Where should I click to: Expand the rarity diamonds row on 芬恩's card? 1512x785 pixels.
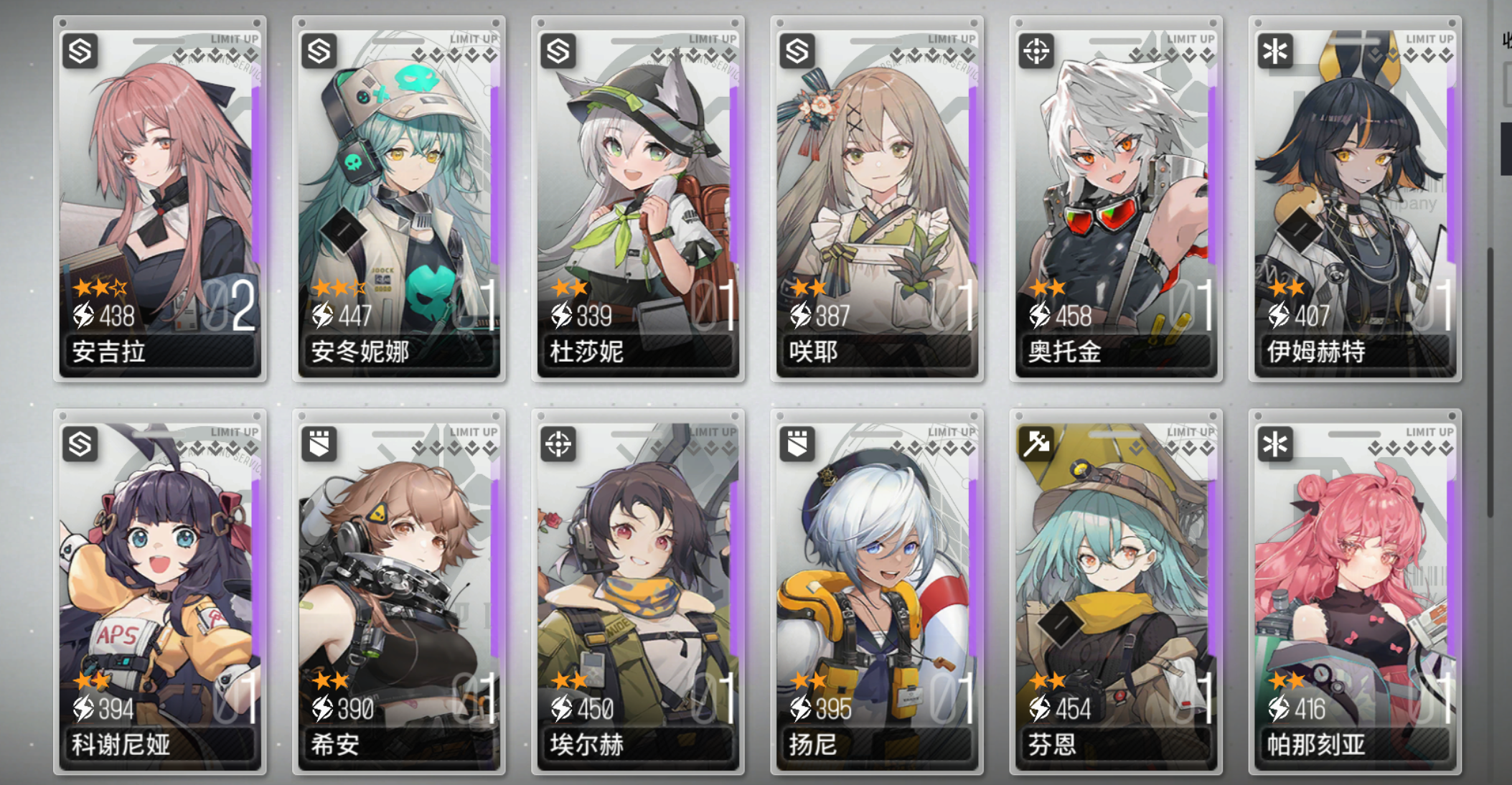click(x=1170, y=448)
